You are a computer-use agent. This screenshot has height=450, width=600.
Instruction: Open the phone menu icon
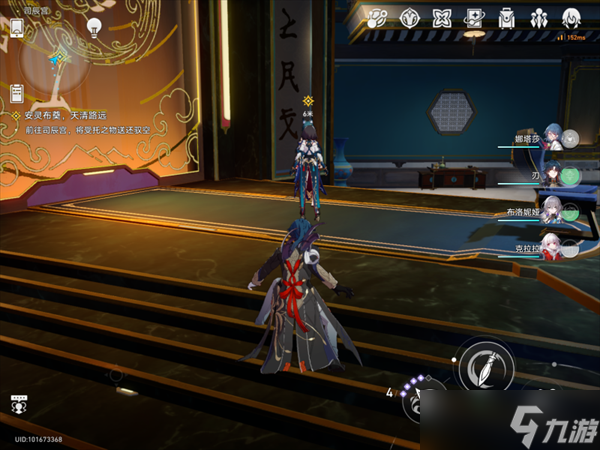[x=17, y=27]
